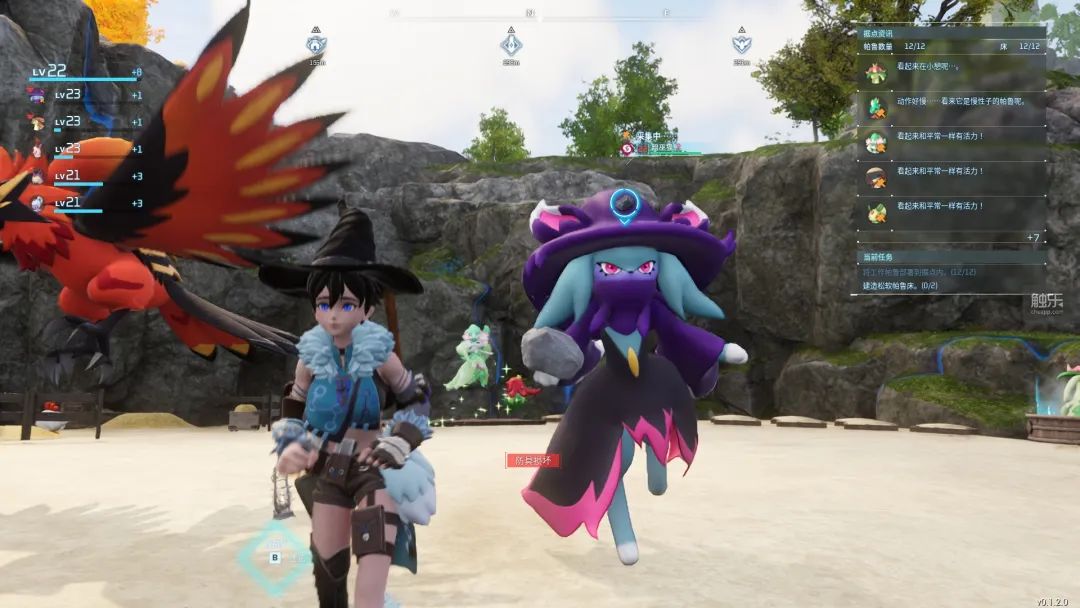
Task: Click the shield-shaped compass marker
Action: tap(741, 44)
